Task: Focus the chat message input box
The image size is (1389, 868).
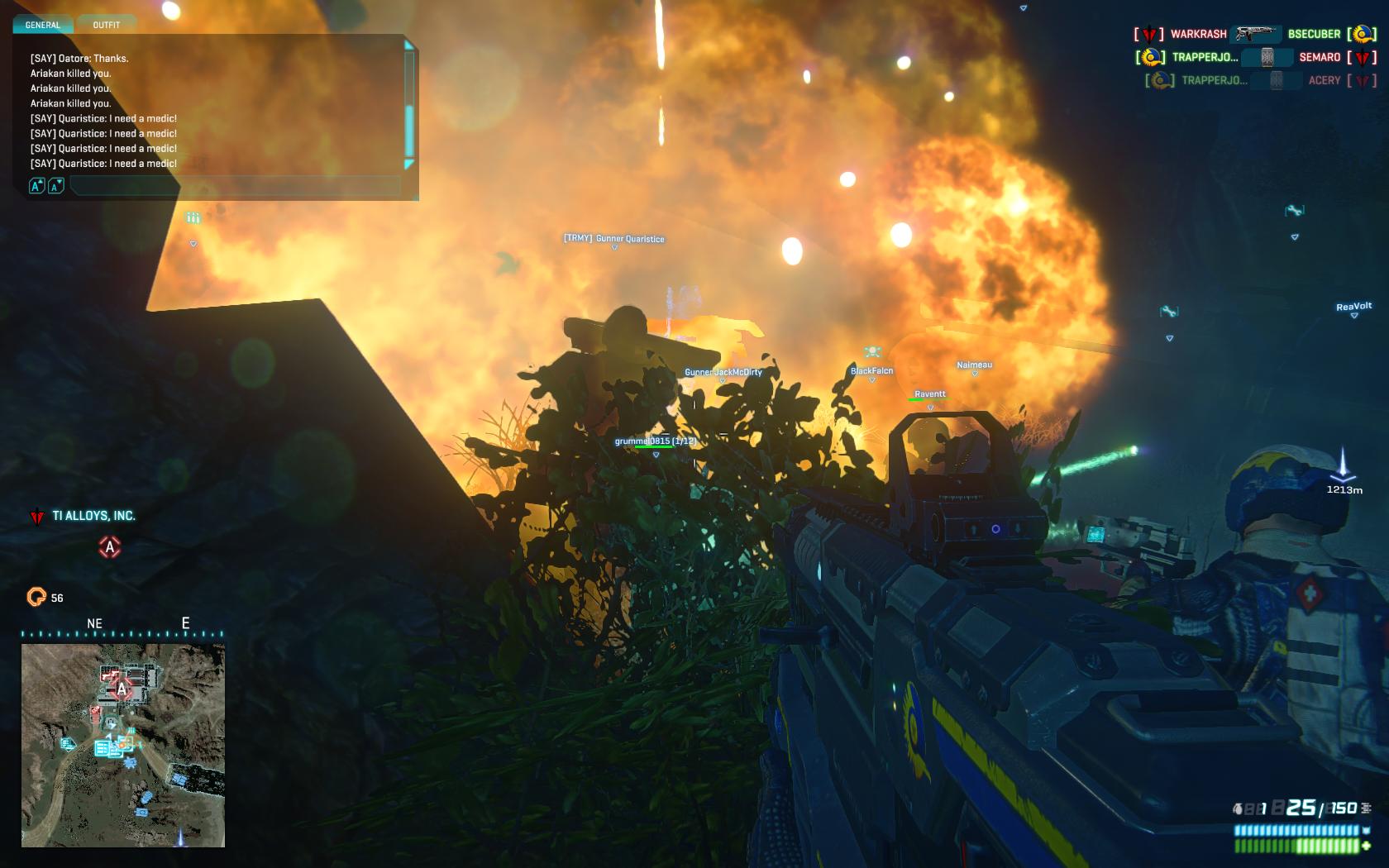Action: click(x=236, y=186)
